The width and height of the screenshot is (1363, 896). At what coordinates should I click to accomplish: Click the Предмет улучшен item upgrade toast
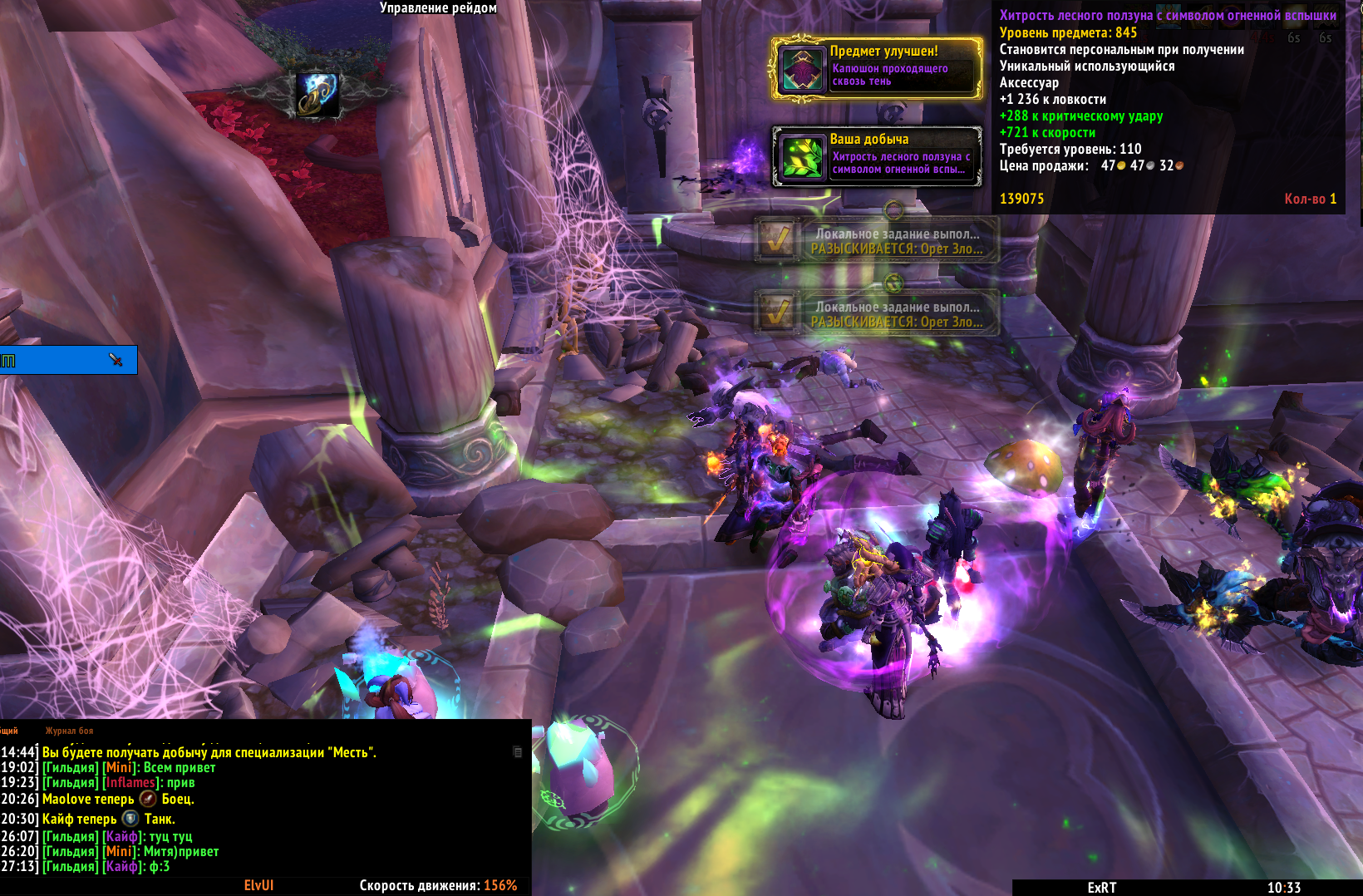point(877,69)
